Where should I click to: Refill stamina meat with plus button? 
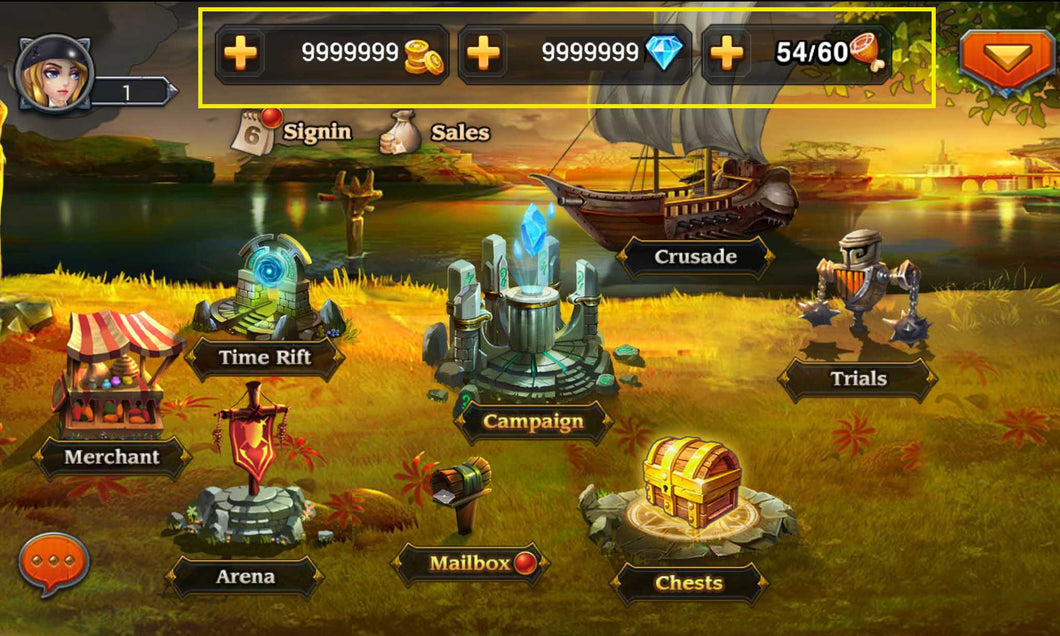point(727,53)
